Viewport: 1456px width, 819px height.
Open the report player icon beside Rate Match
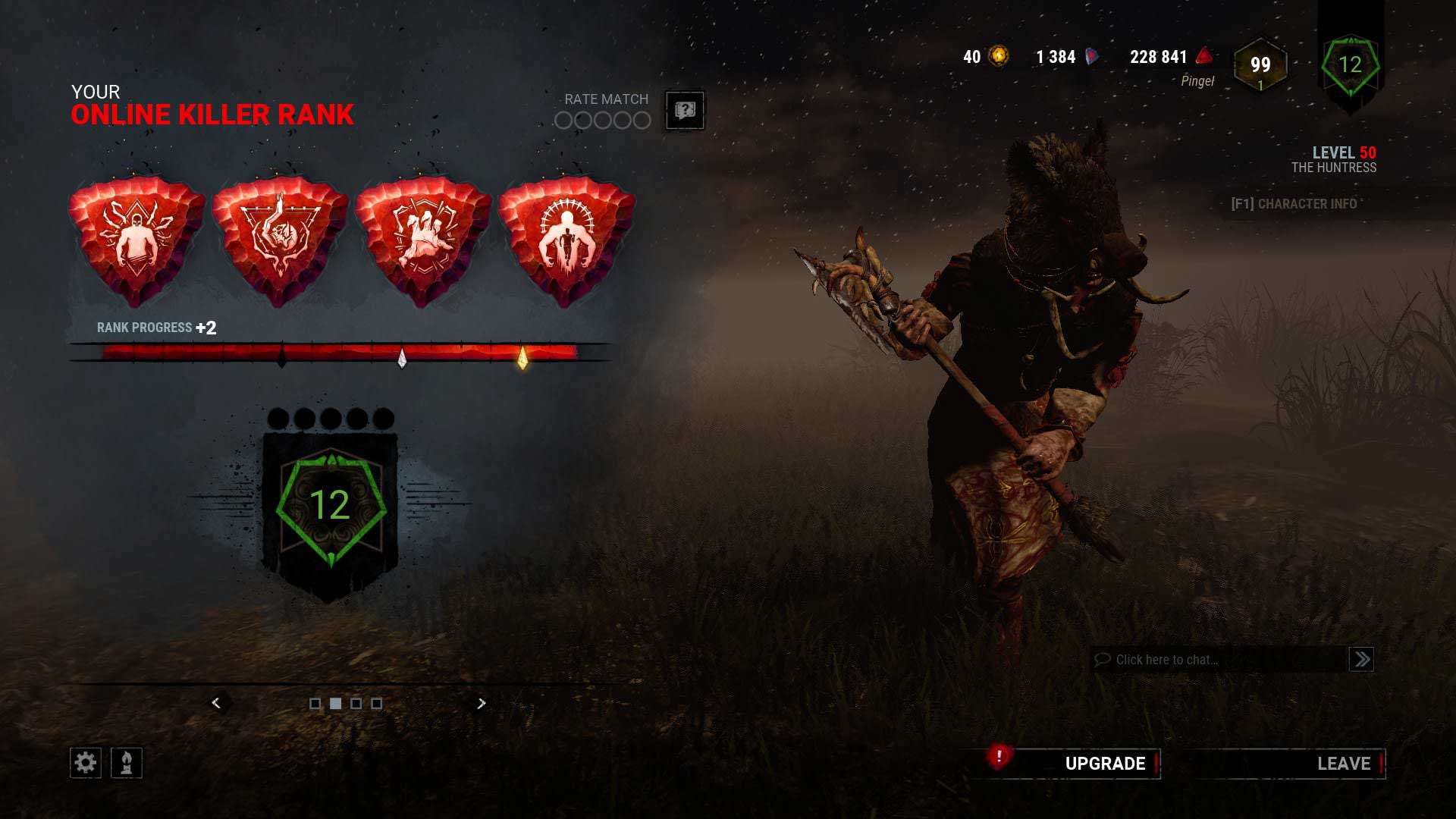click(684, 111)
